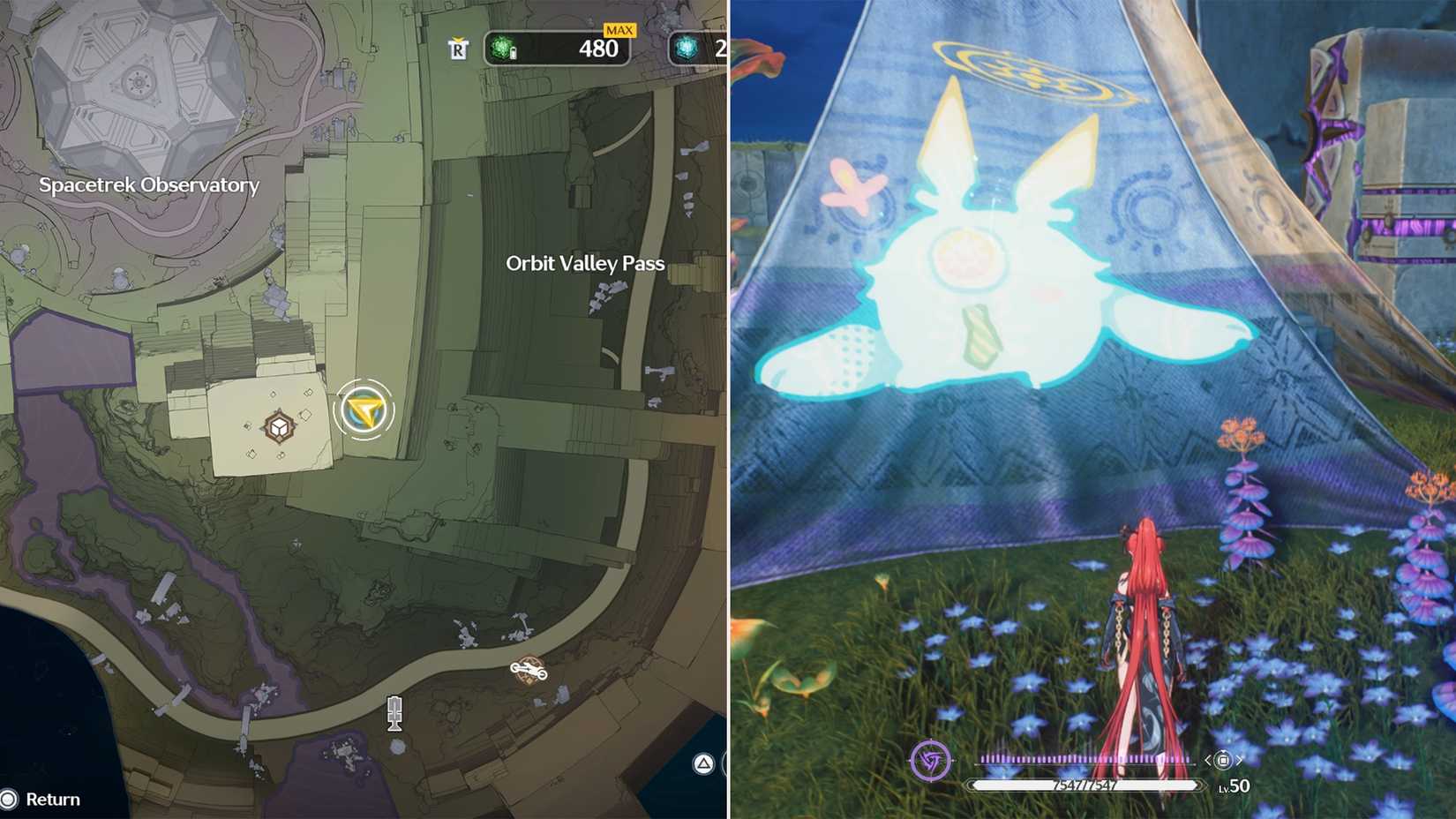The image size is (1456, 819).
Task: Toggle the camera lock icon near the arrows
Action: click(x=1223, y=761)
